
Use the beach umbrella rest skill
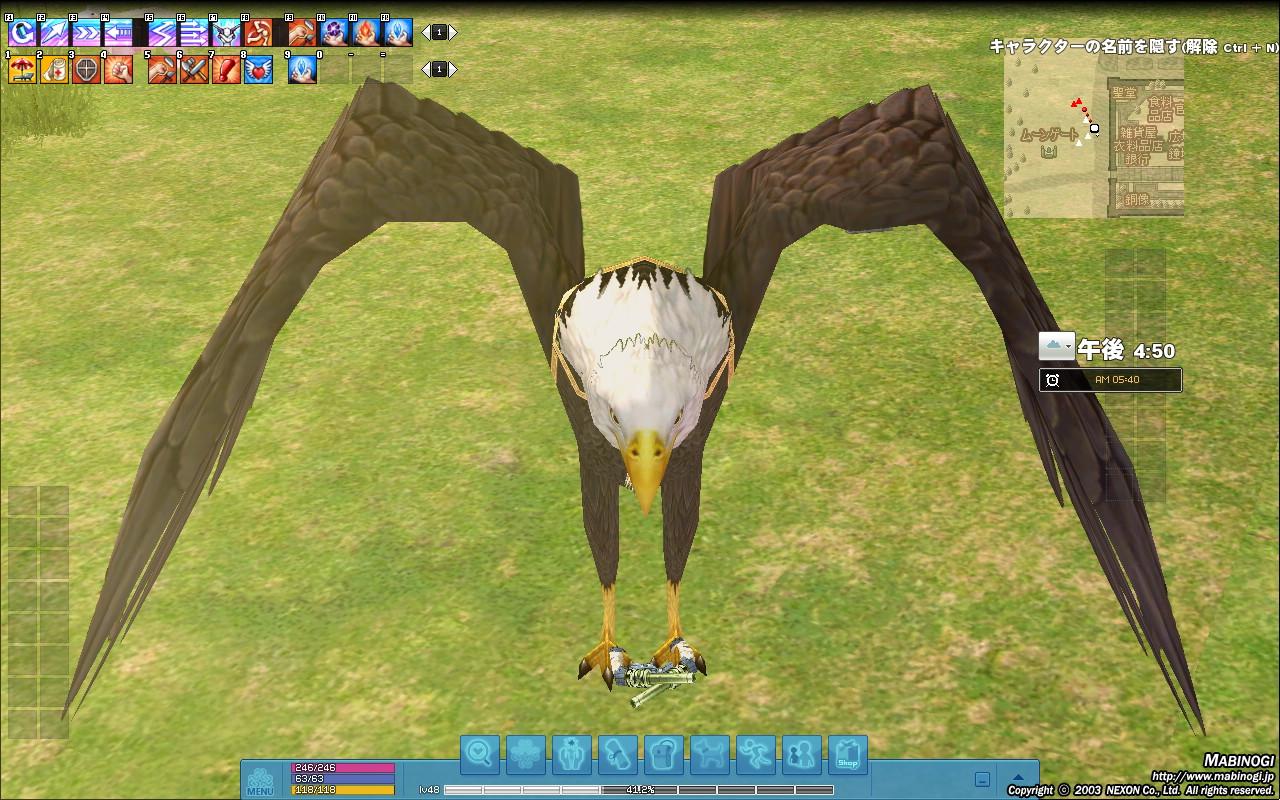tap(22, 70)
